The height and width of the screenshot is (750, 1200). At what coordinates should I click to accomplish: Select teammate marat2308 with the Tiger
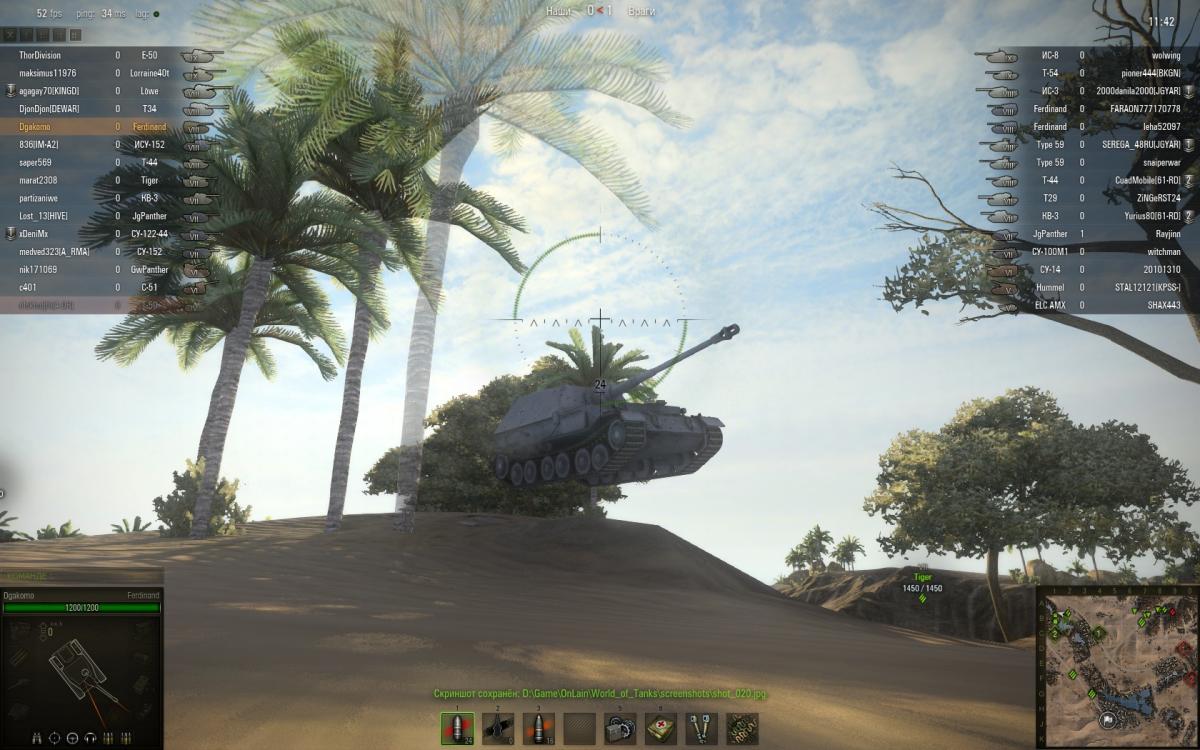[100, 181]
